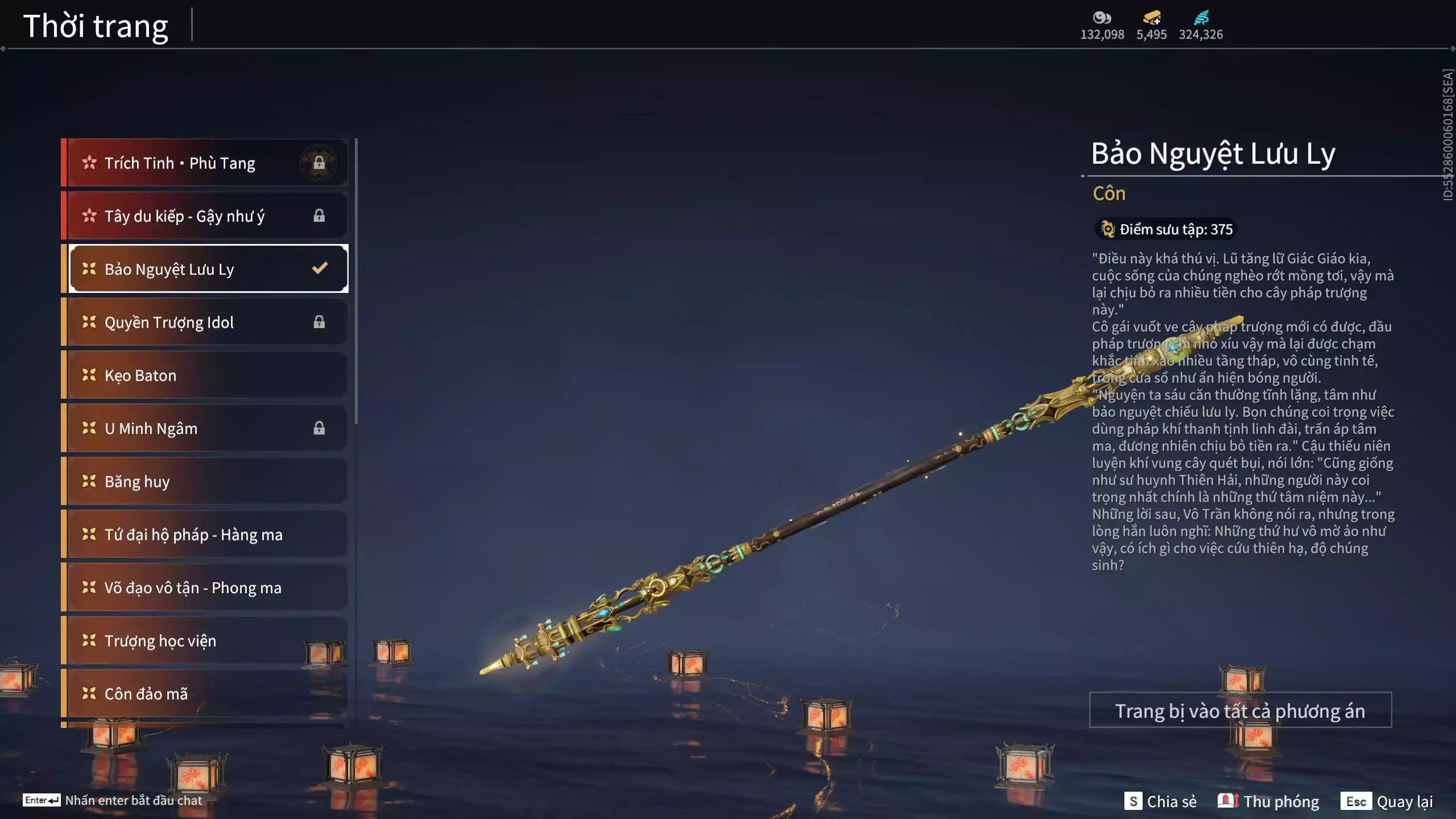Select the Trích Tinh • Phù Tang skin
This screenshot has width=1456, height=819.
pyautogui.click(x=205, y=163)
